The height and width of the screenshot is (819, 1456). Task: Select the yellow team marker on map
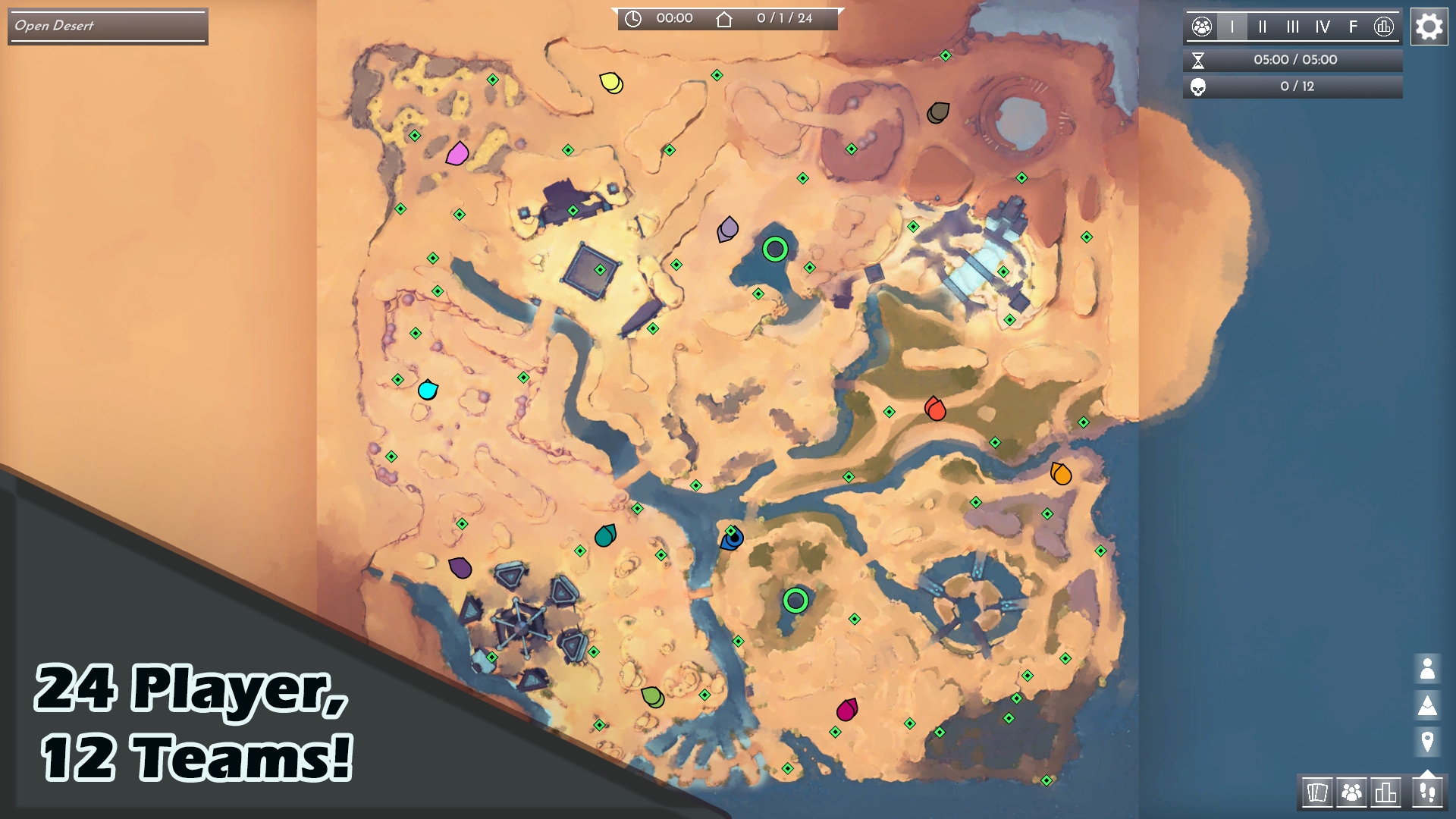pyautogui.click(x=610, y=82)
